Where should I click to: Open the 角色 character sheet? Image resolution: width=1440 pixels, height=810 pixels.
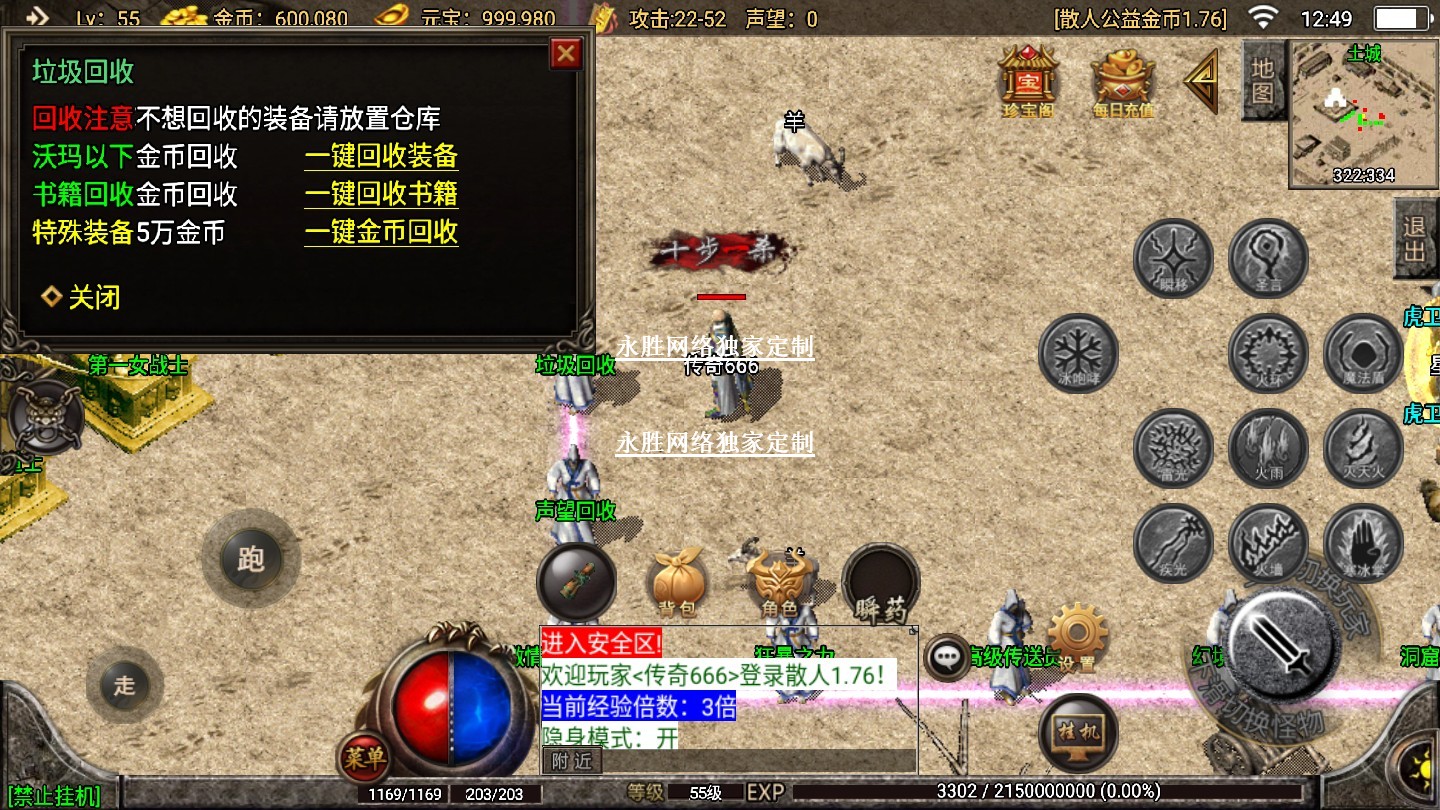pyautogui.click(x=779, y=583)
